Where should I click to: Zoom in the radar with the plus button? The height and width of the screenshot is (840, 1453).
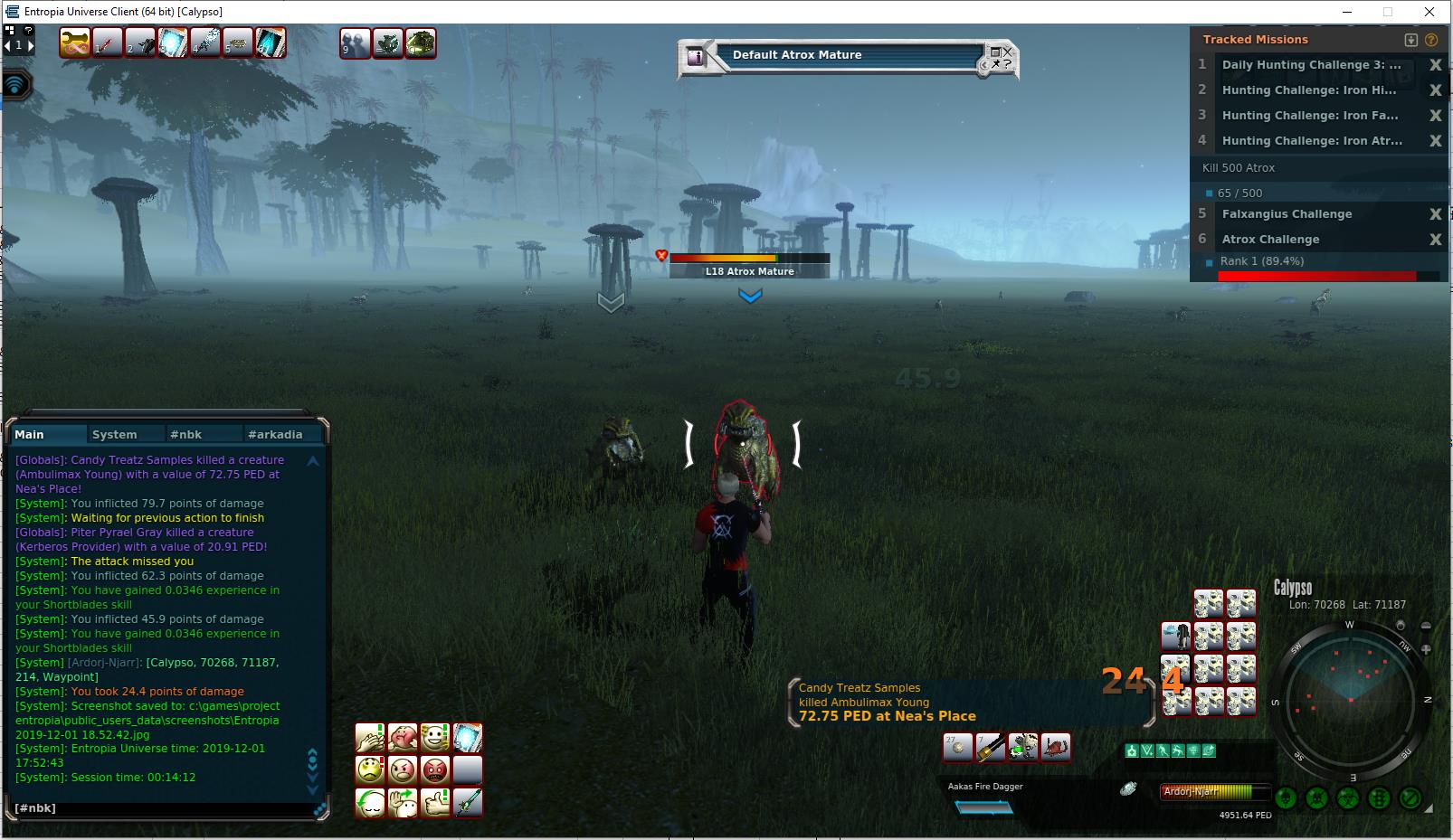pos(1427,649)
